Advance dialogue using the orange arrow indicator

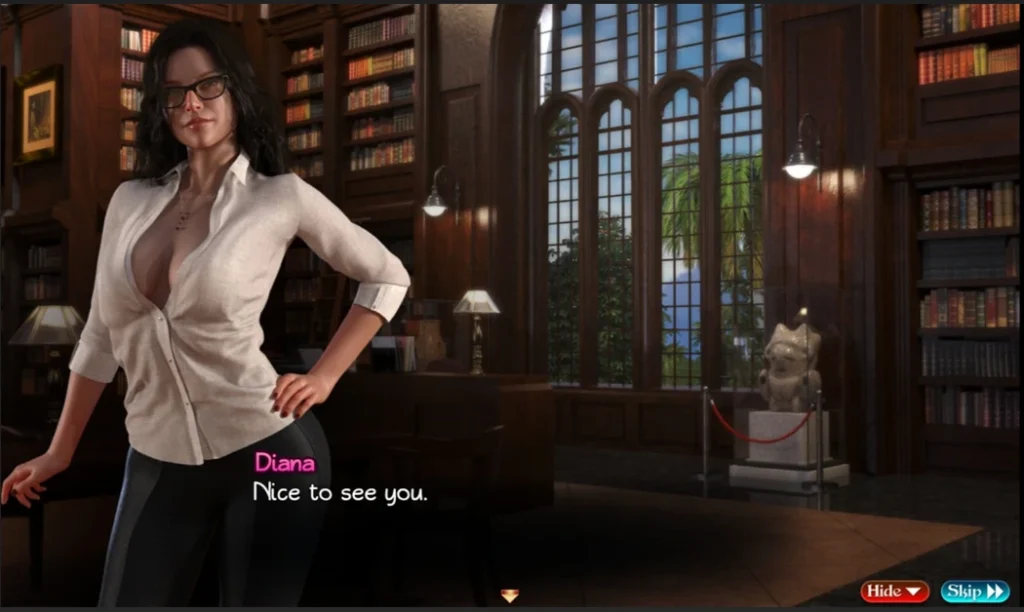pyautogui.click(x=510, y=596)
